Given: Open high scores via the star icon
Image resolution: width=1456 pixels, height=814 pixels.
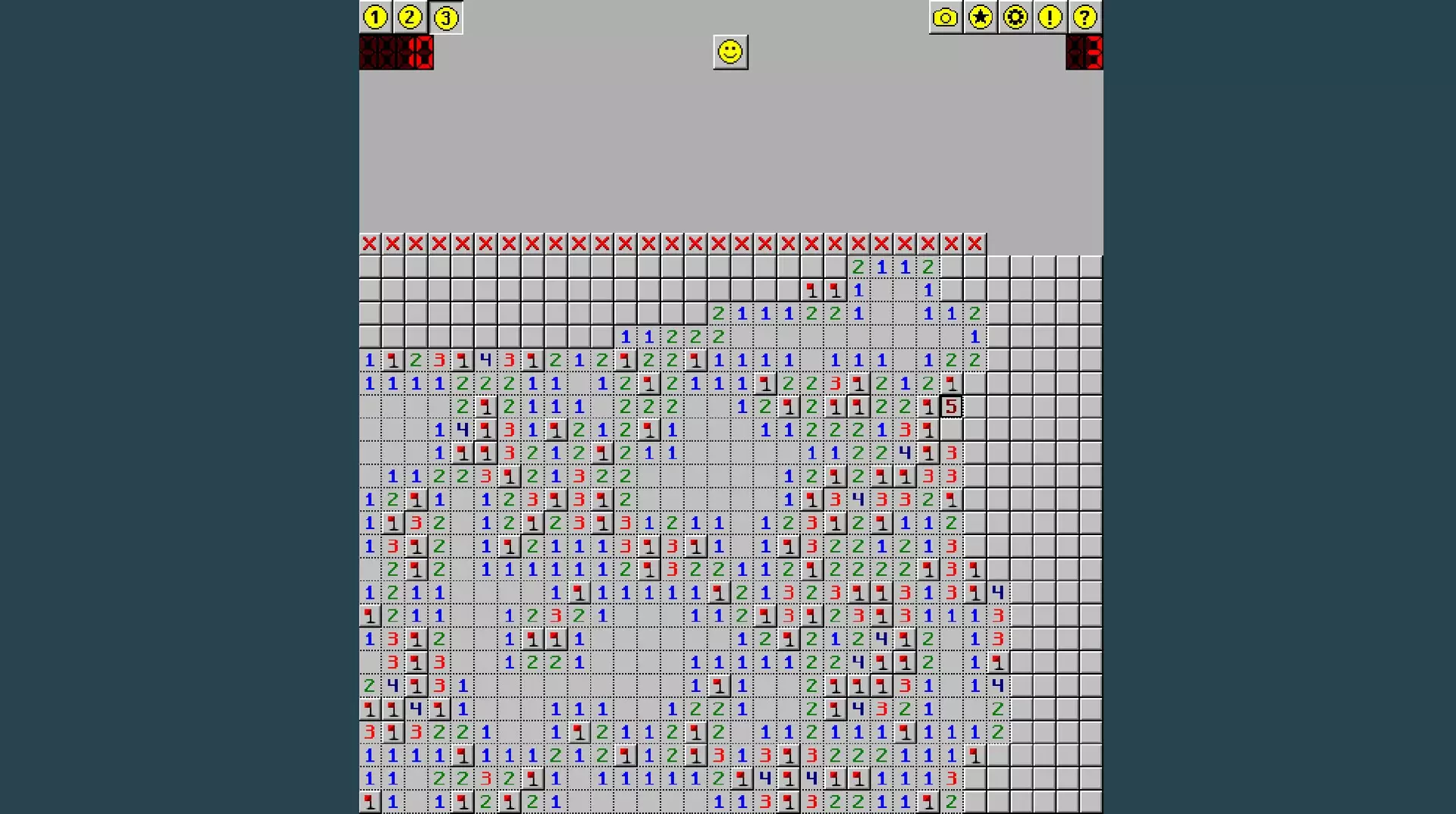Looking at the screenshot, I should tap(979, 17).
